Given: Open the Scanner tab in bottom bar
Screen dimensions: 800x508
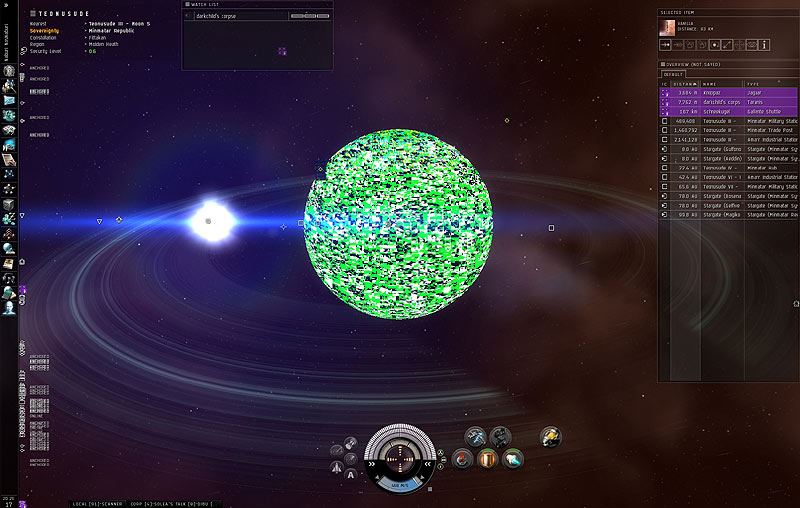Looking at the screenshot, I should 109,503.
